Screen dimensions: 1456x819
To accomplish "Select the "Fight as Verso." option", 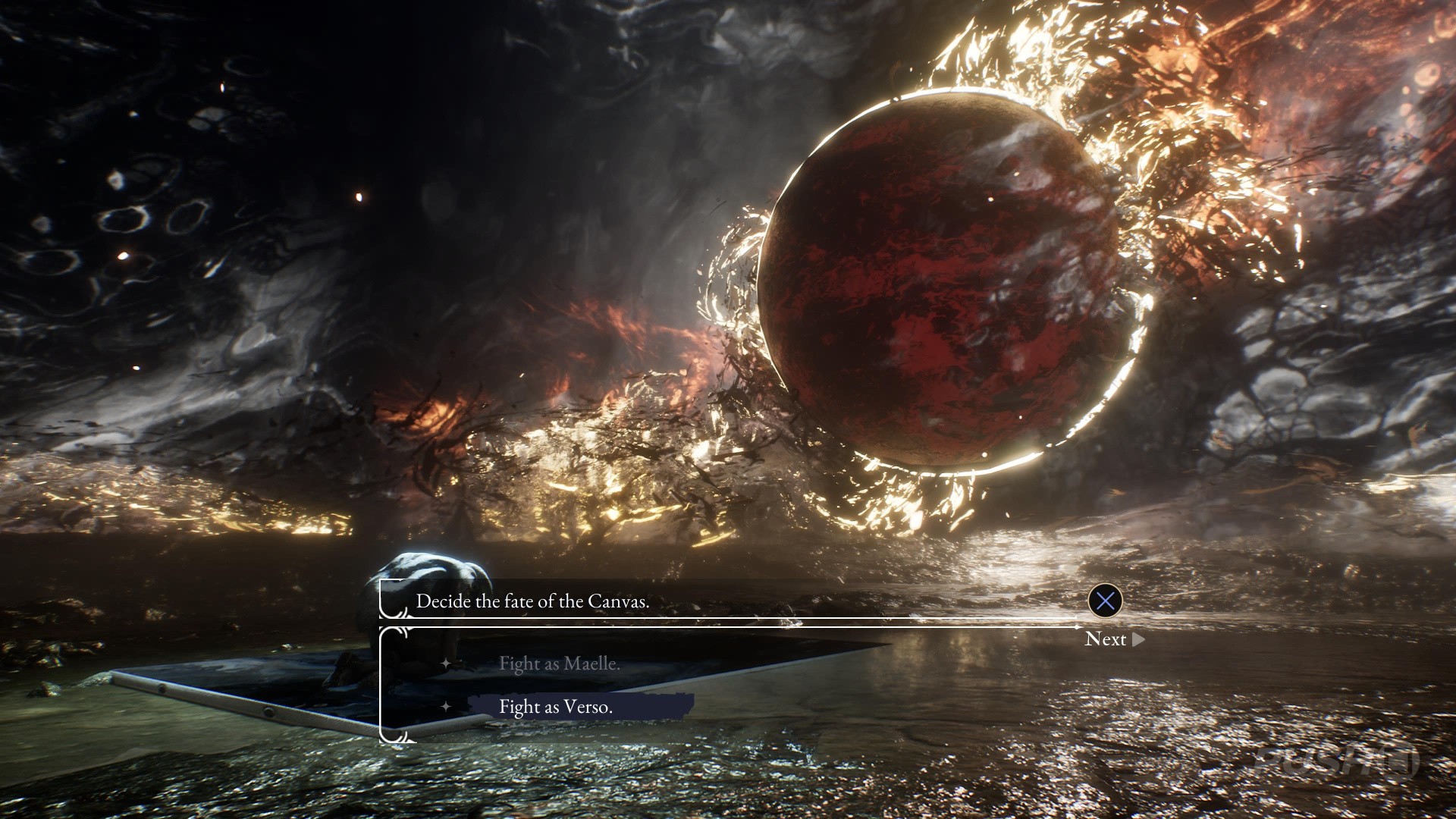I will coord(556,707).
